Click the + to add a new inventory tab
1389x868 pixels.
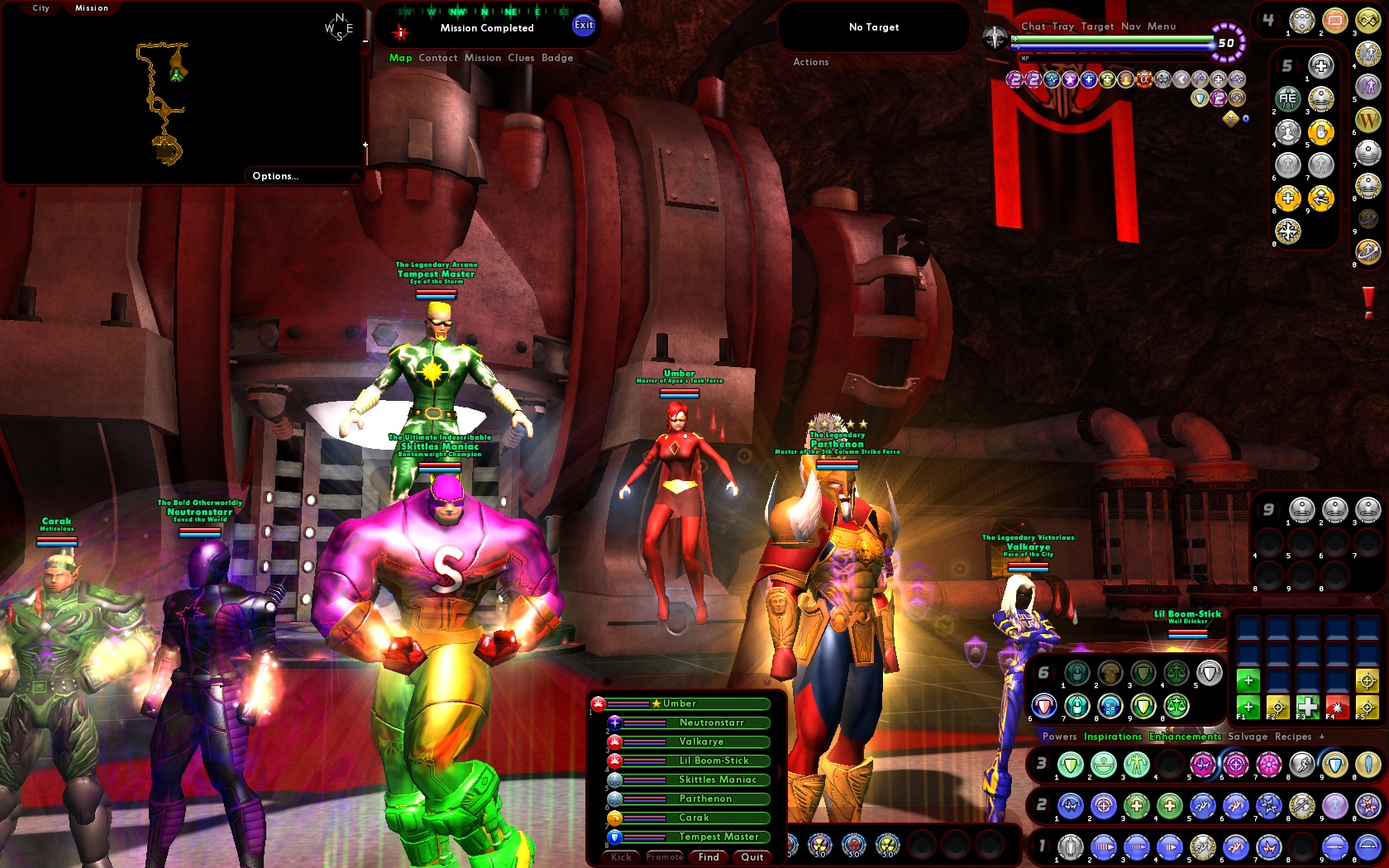pos(1322,737)
